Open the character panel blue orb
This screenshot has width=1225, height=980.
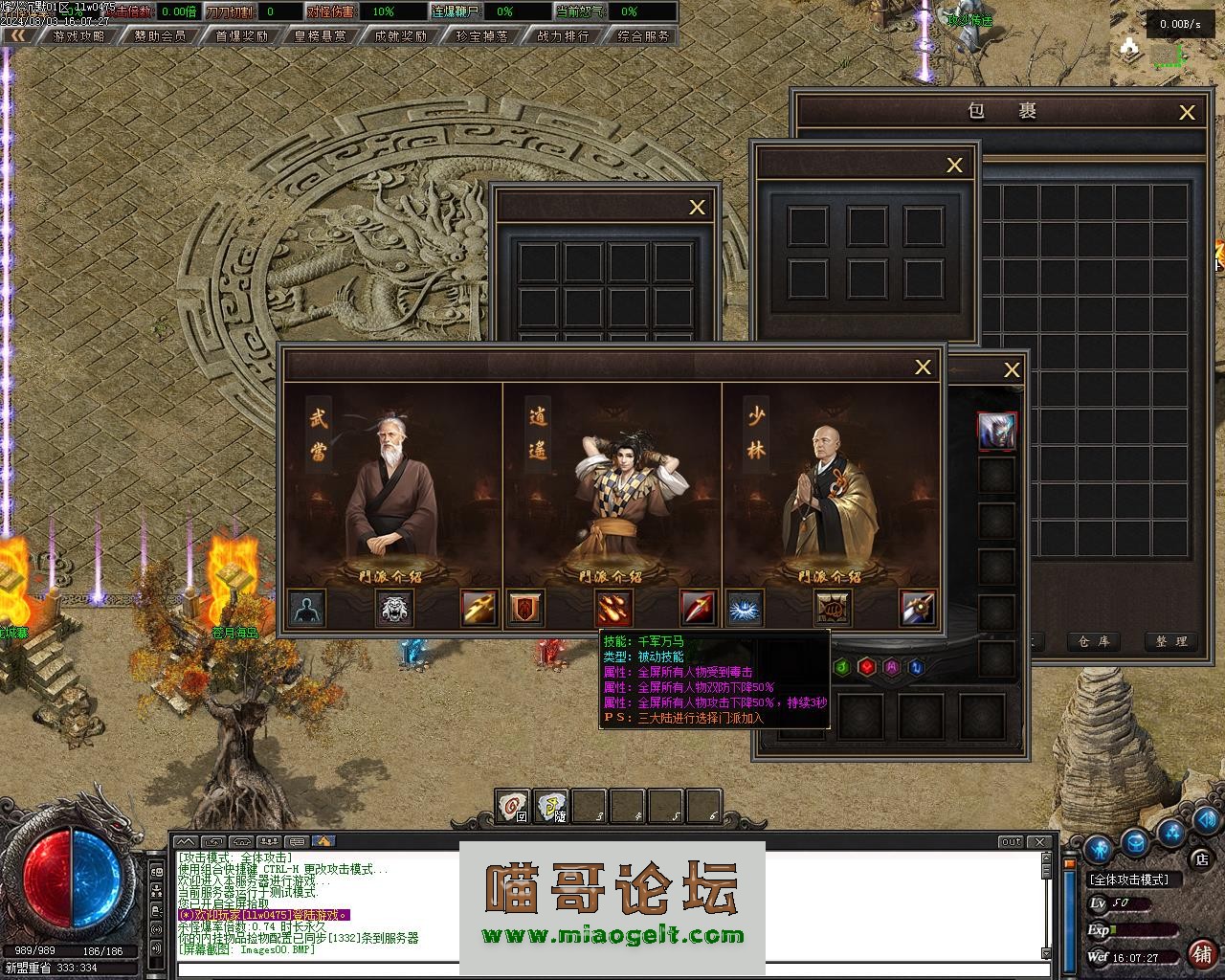tap(1099, 847)
